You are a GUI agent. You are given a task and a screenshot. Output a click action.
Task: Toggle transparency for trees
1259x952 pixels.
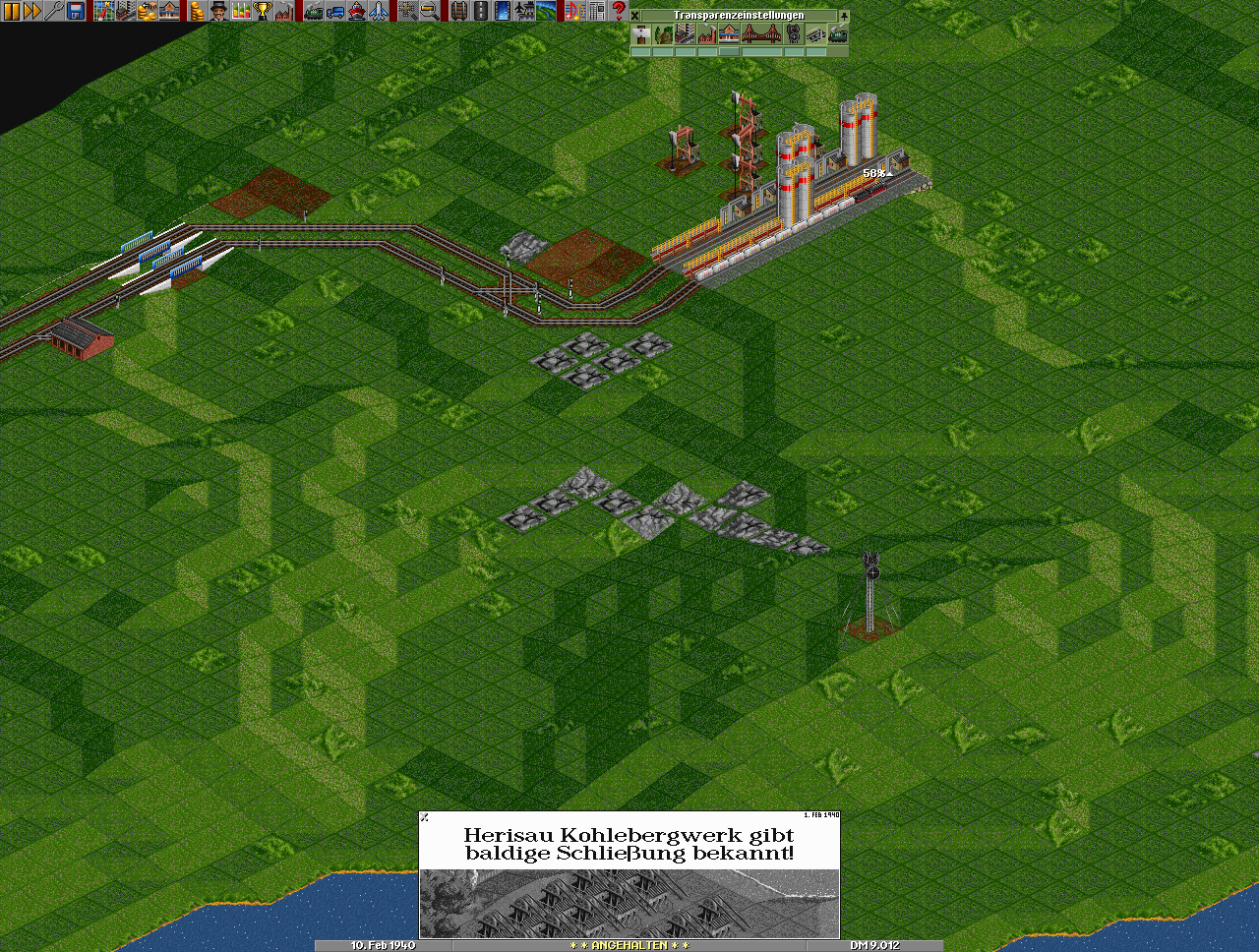click(663, 34)
